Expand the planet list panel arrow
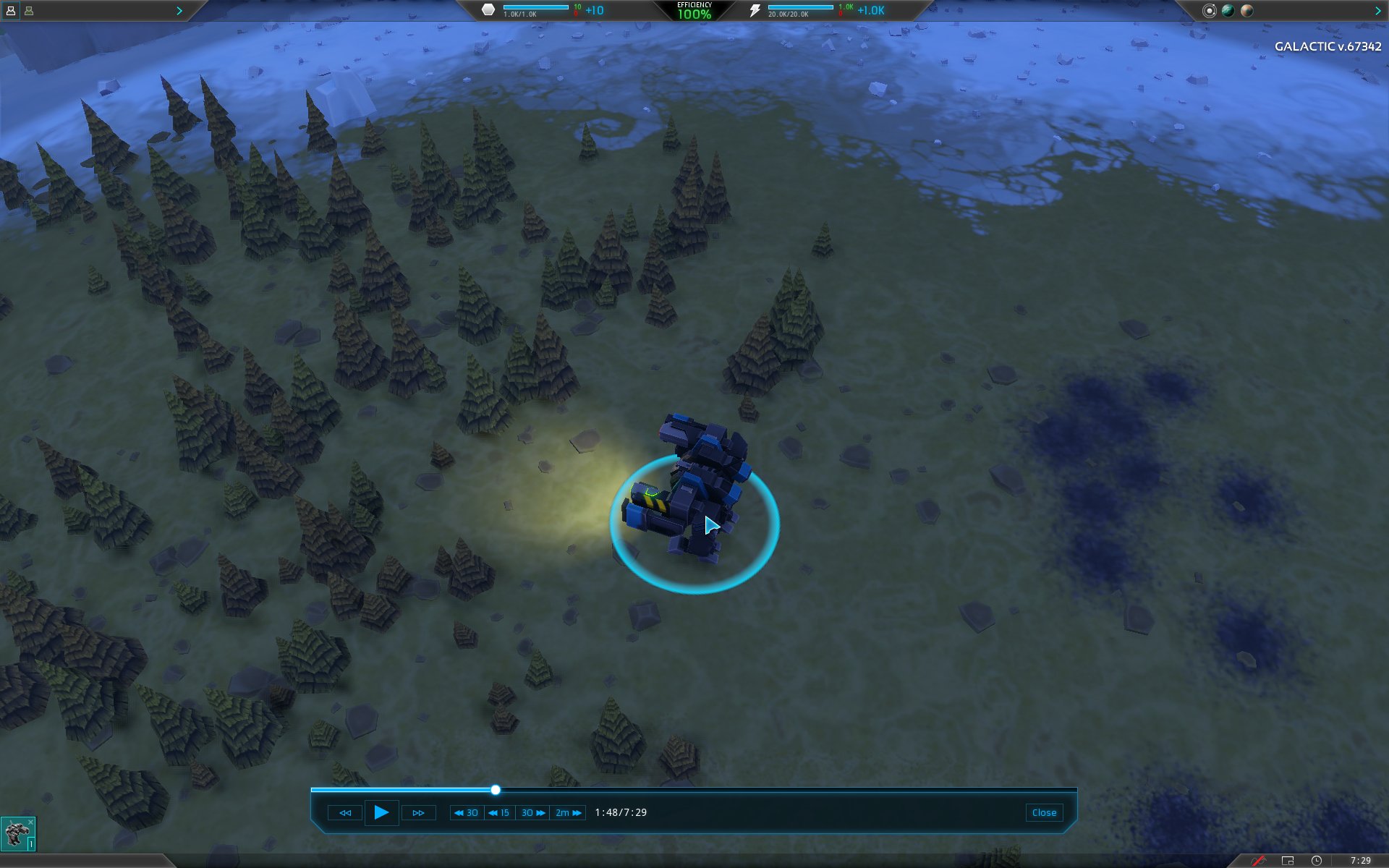1389x868 pixels. [x=1377, y=11]
